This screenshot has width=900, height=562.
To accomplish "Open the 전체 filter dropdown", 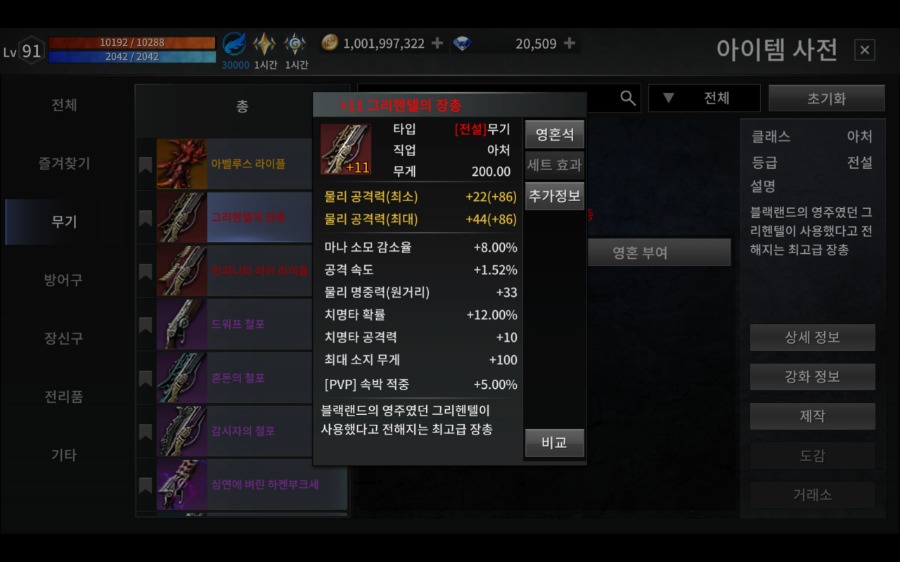I will [705, 98].
